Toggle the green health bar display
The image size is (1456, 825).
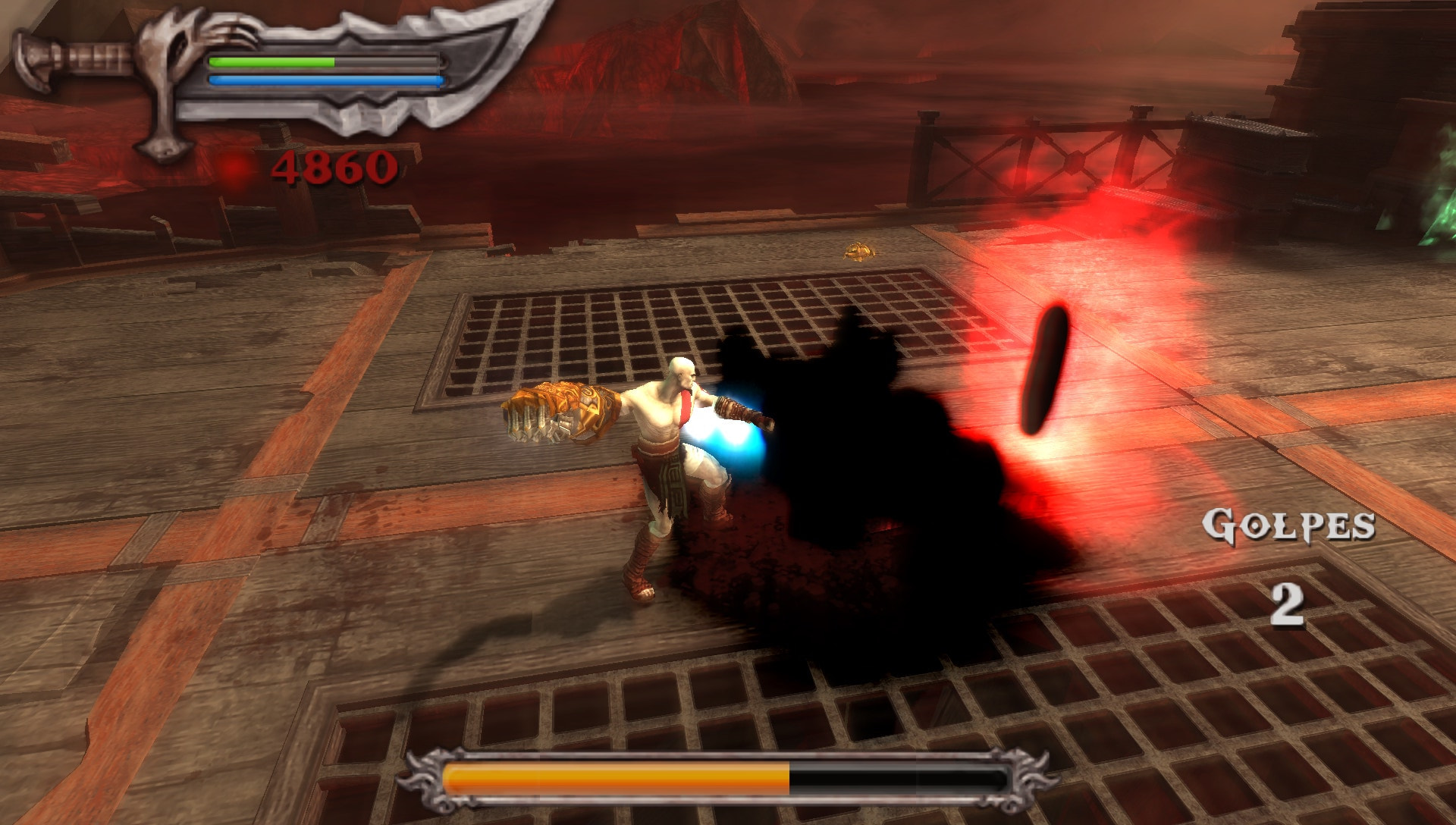[x=269, y=62]
